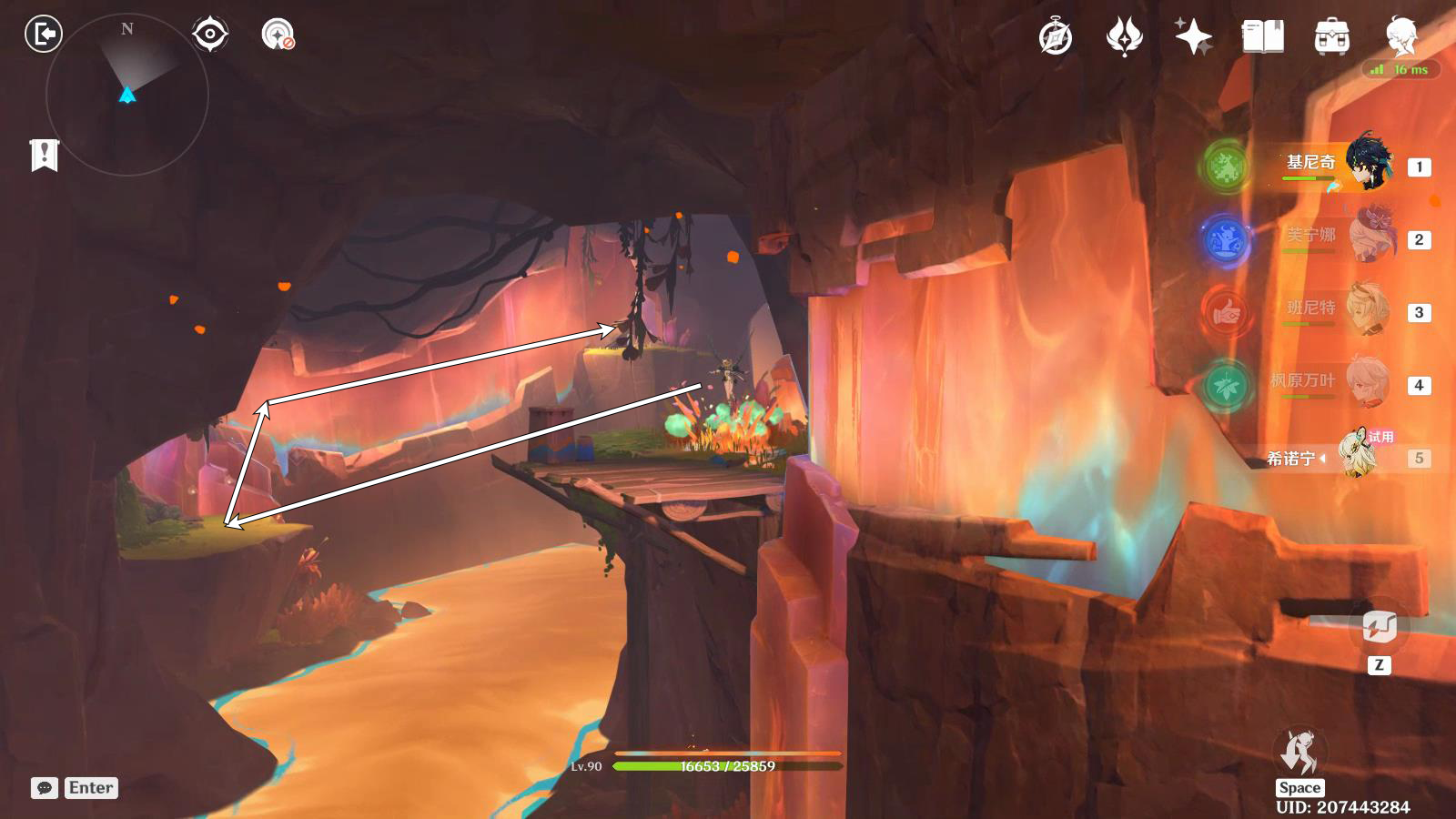Toggle the eye-shaped elemental sight icon
The height and width of the screenshot is (819, 1456).
point(210,35)
